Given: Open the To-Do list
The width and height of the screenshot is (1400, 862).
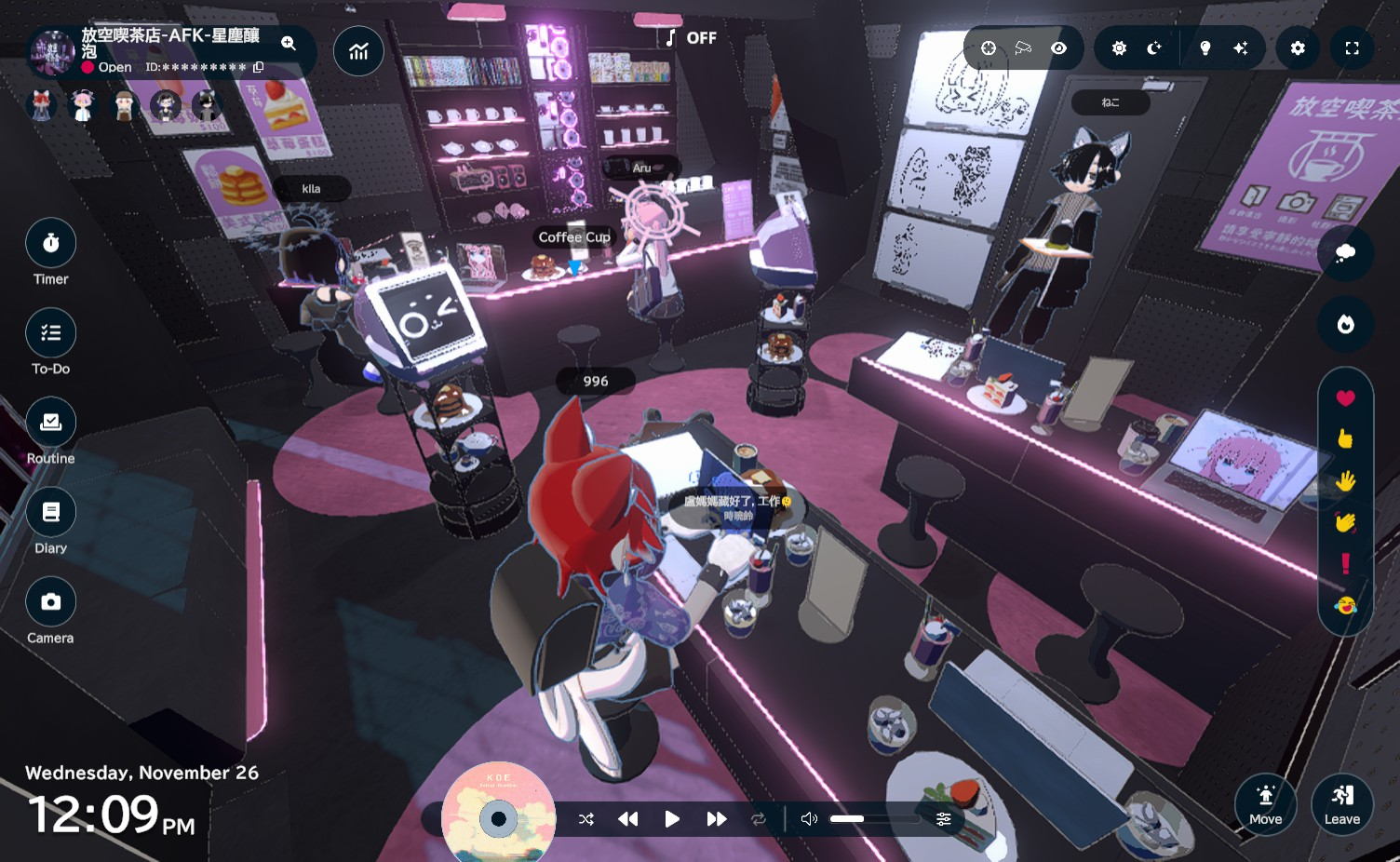Looking at the screenshot, I should pyautogui.click(x=50, y=333).
